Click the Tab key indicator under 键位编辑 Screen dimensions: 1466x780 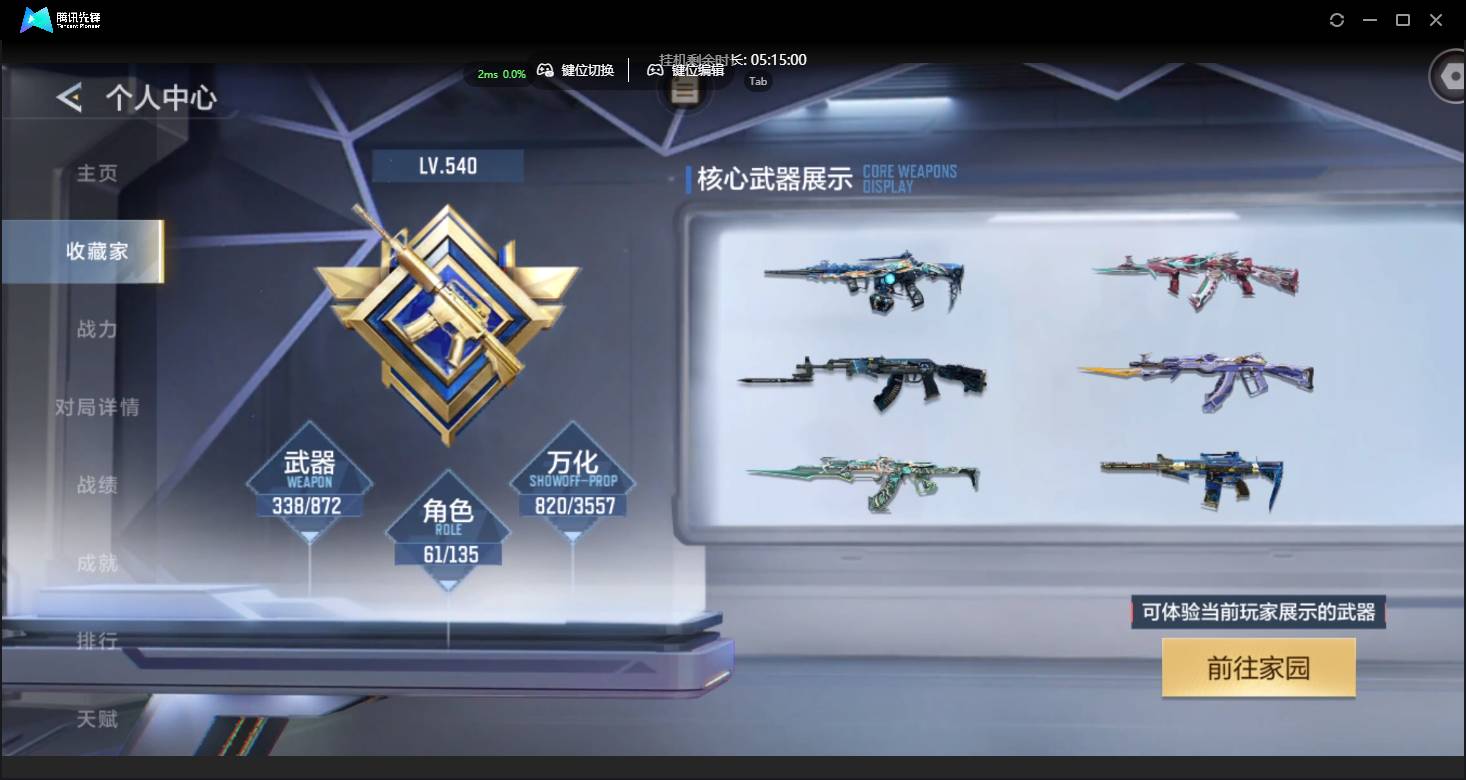757,81
